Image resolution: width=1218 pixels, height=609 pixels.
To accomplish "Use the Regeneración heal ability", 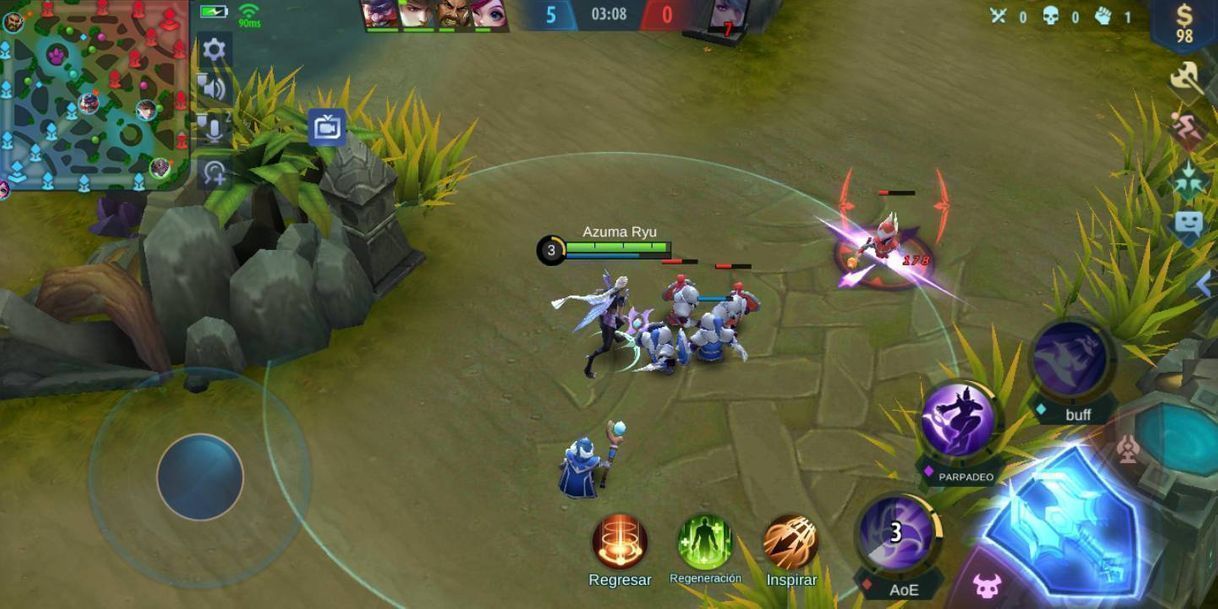I will 705,542.
